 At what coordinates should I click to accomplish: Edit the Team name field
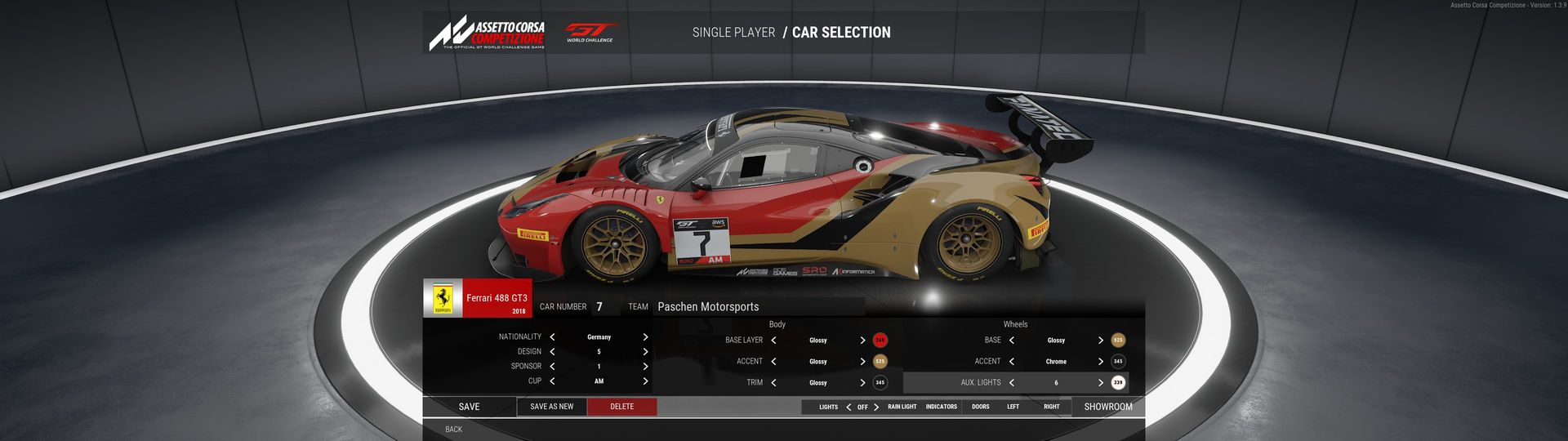[758, 307]
